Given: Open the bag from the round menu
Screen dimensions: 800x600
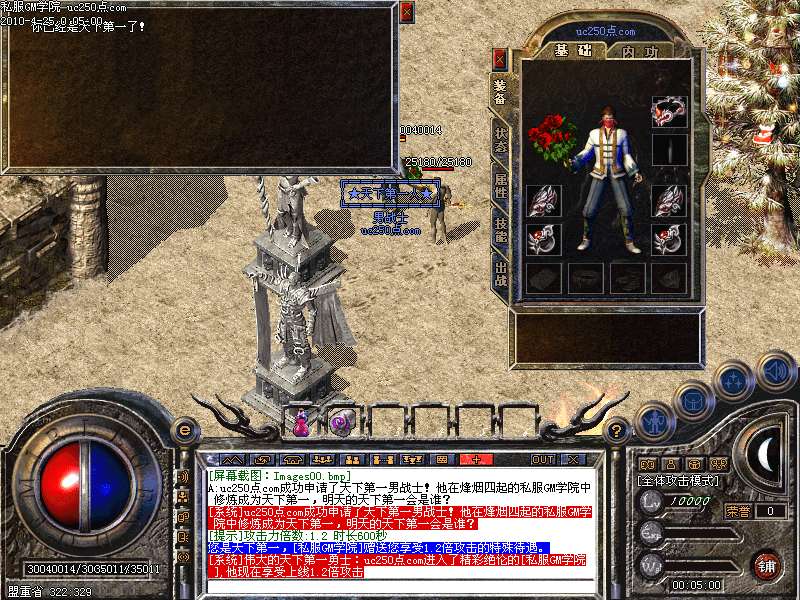Looking at the screenshot, I should (x=692, y=399).
